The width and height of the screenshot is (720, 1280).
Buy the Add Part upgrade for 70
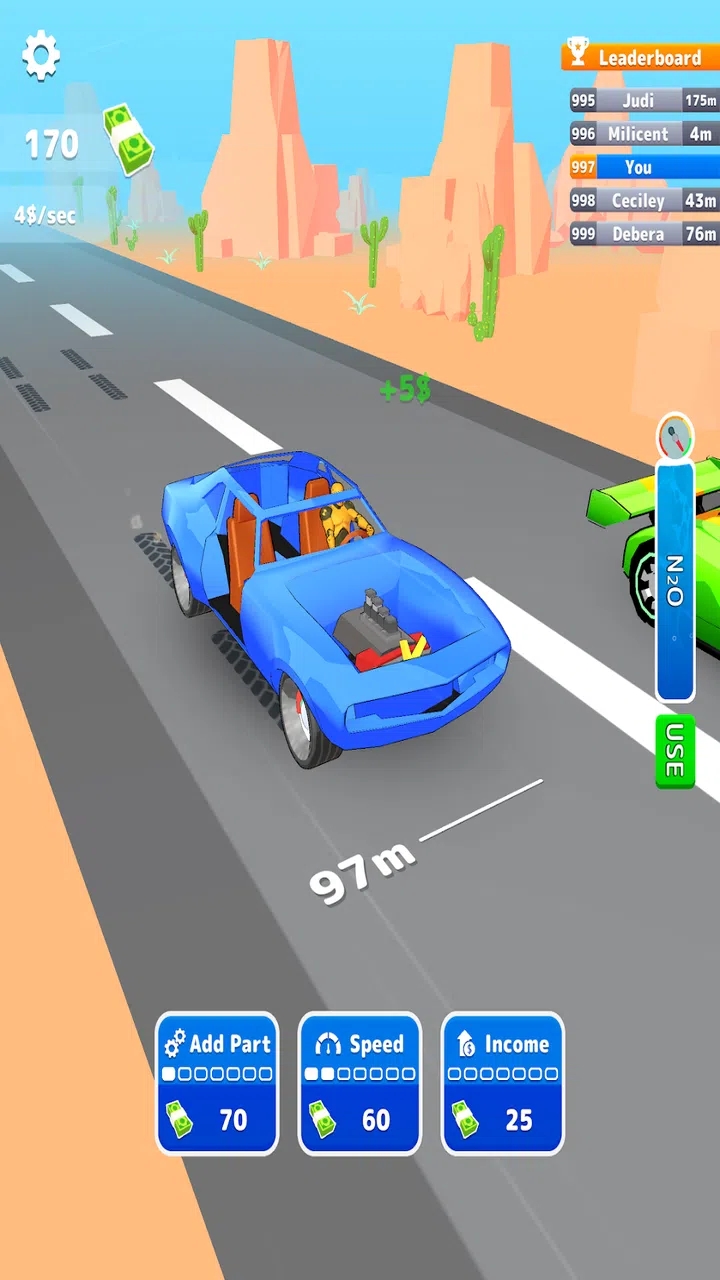point(217,1083)
